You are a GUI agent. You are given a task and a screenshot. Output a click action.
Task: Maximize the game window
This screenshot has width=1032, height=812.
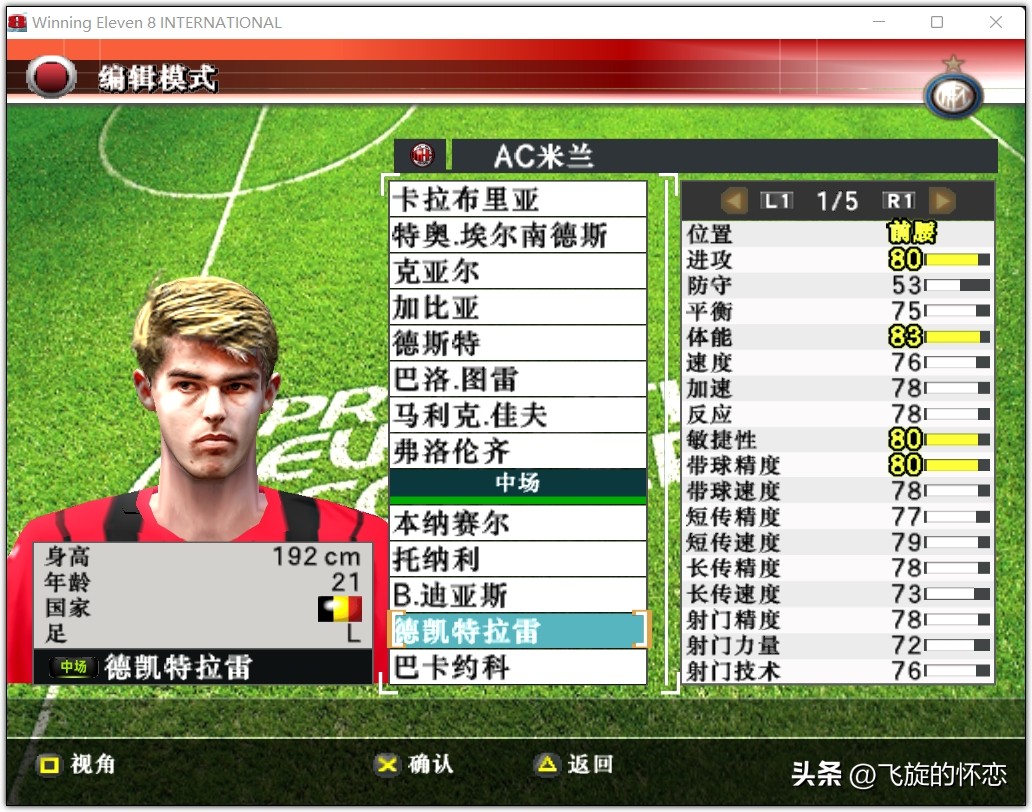(x=937, y=22)
